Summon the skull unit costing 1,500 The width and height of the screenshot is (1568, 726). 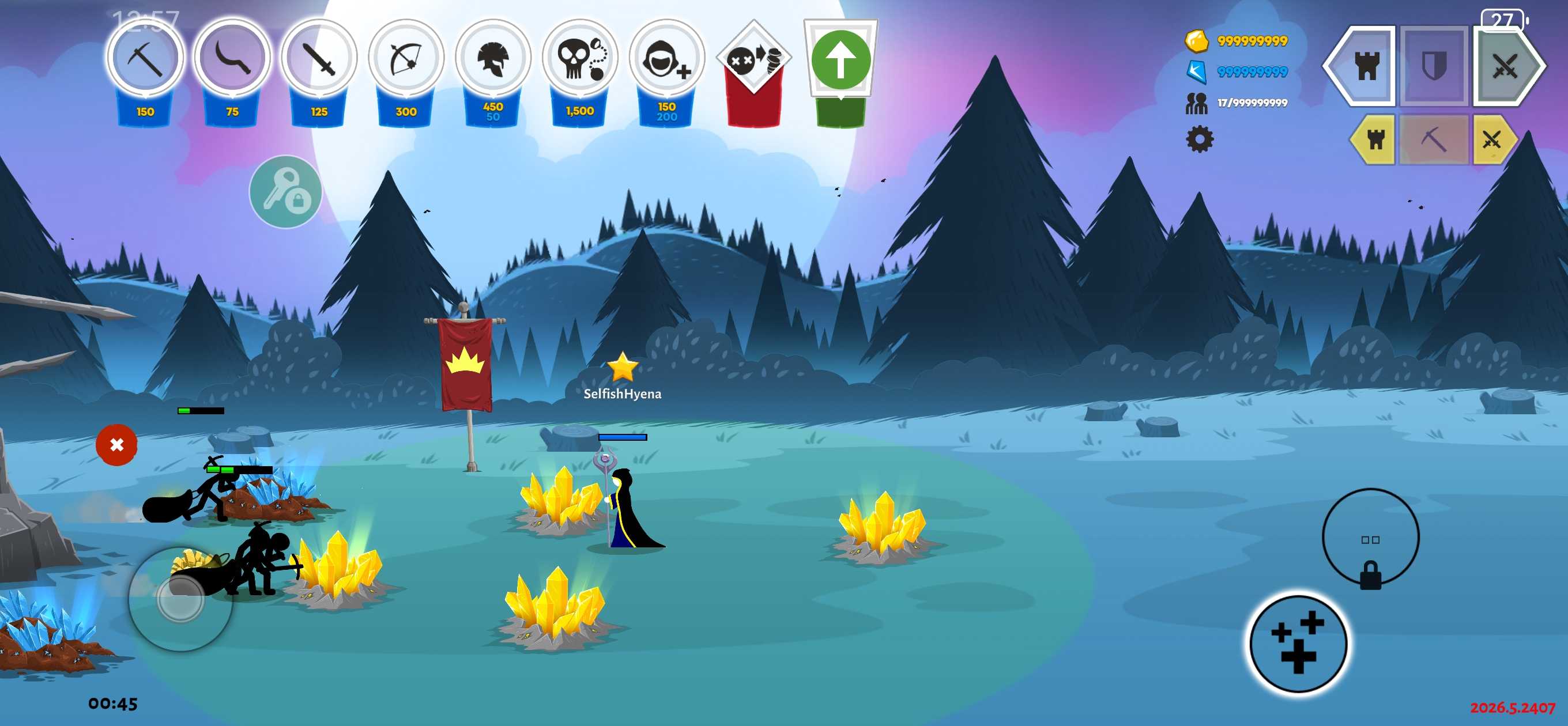point(579,59)
